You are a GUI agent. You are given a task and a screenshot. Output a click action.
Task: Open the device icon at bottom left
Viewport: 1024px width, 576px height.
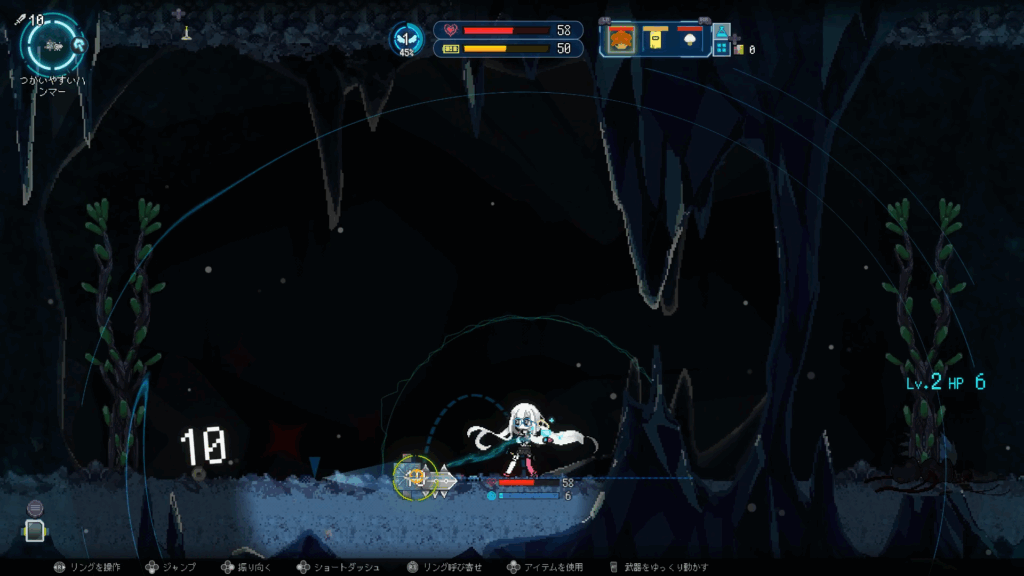pyautogui.click(x=35, y=531)
